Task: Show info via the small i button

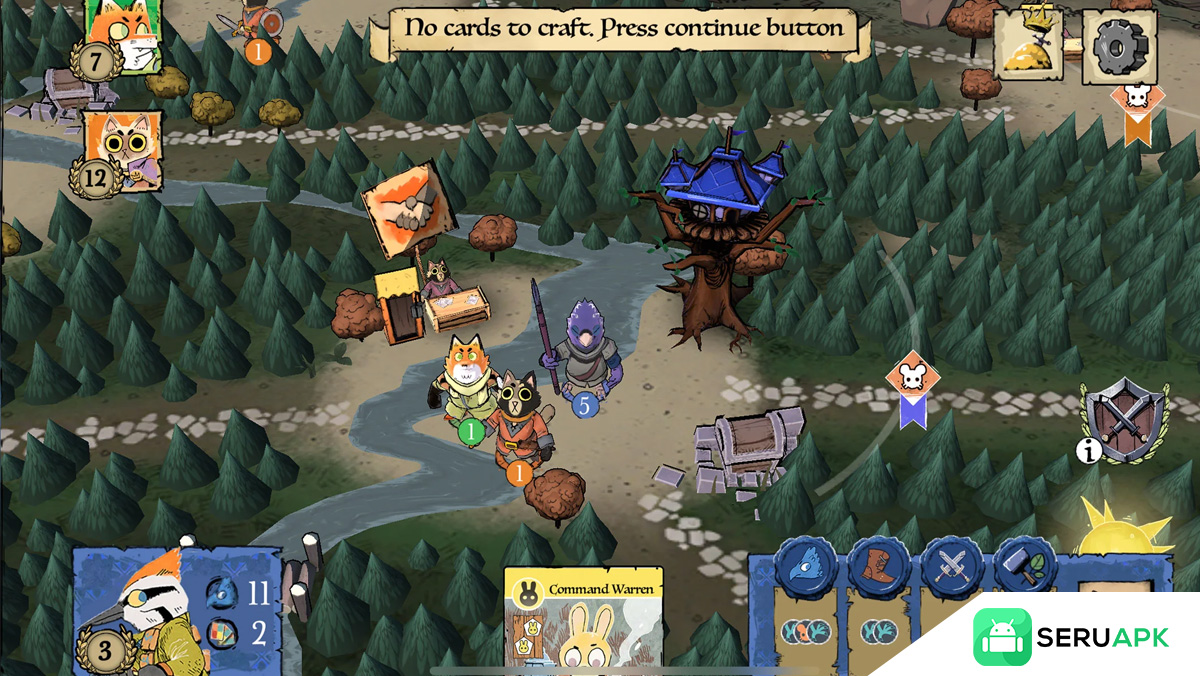Action: pos(1089,452)
